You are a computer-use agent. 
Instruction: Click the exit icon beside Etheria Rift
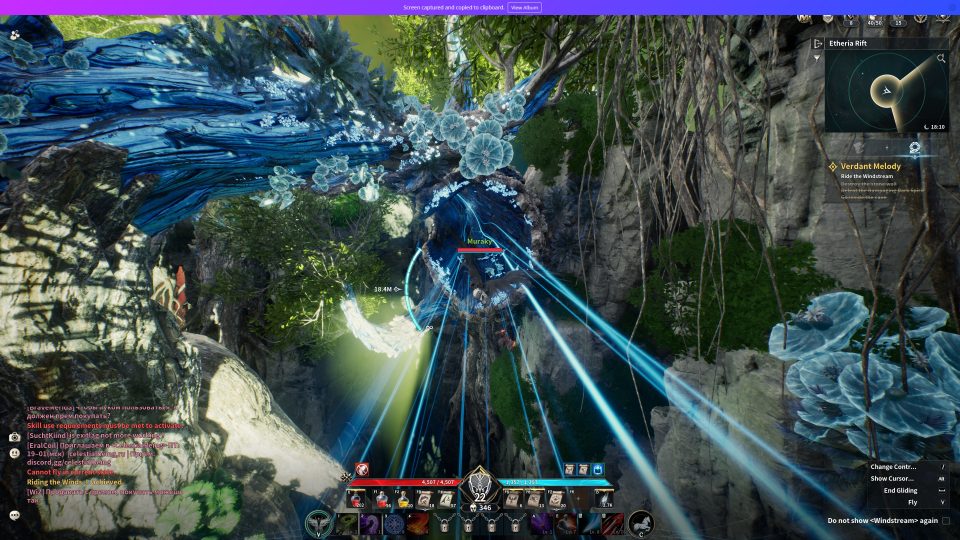coord(817,44)
